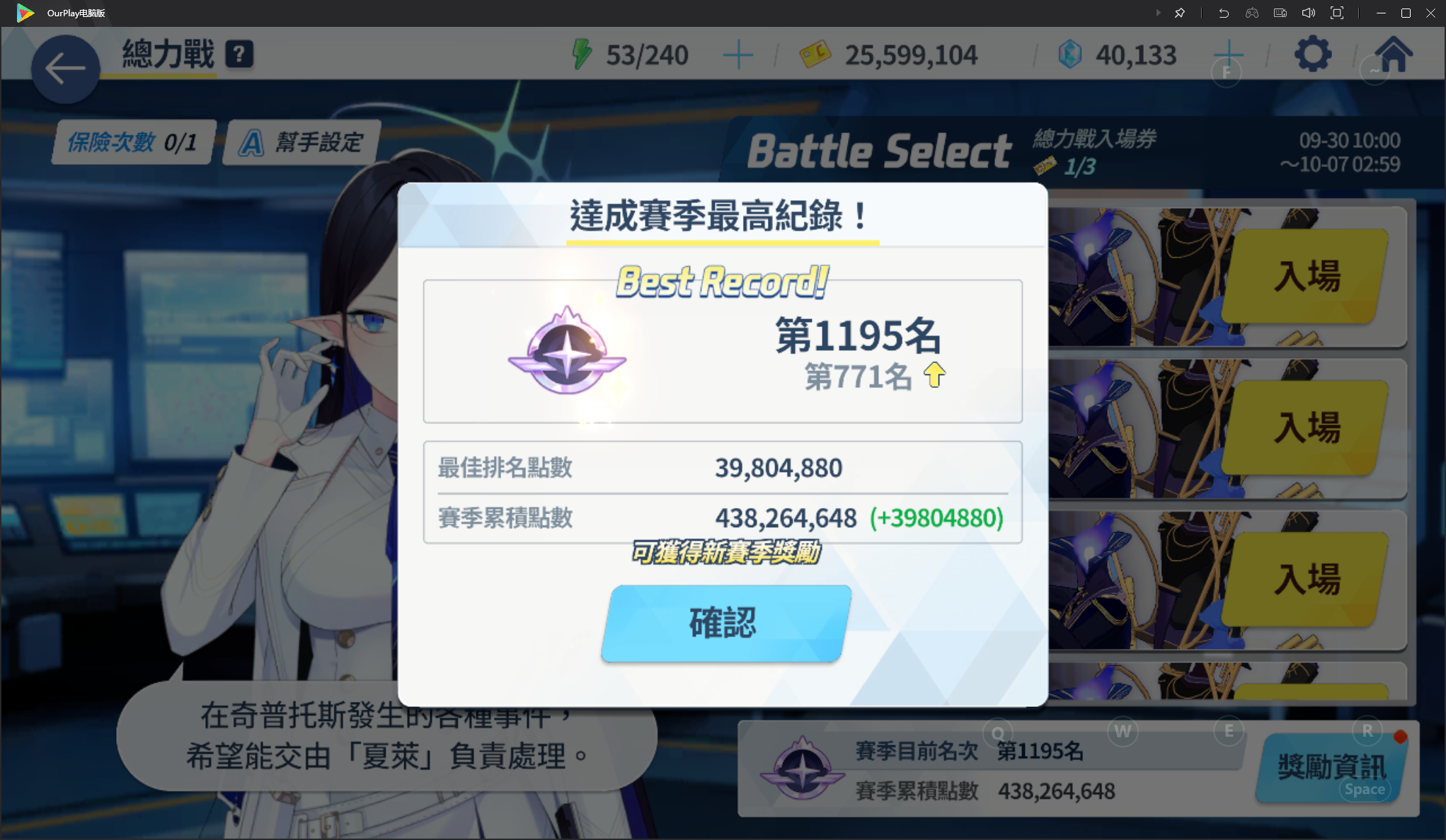1446x840 pixels.
Task: Select the gamepad controller icon in emulator toolbar
Action: tap(1251, 13)
